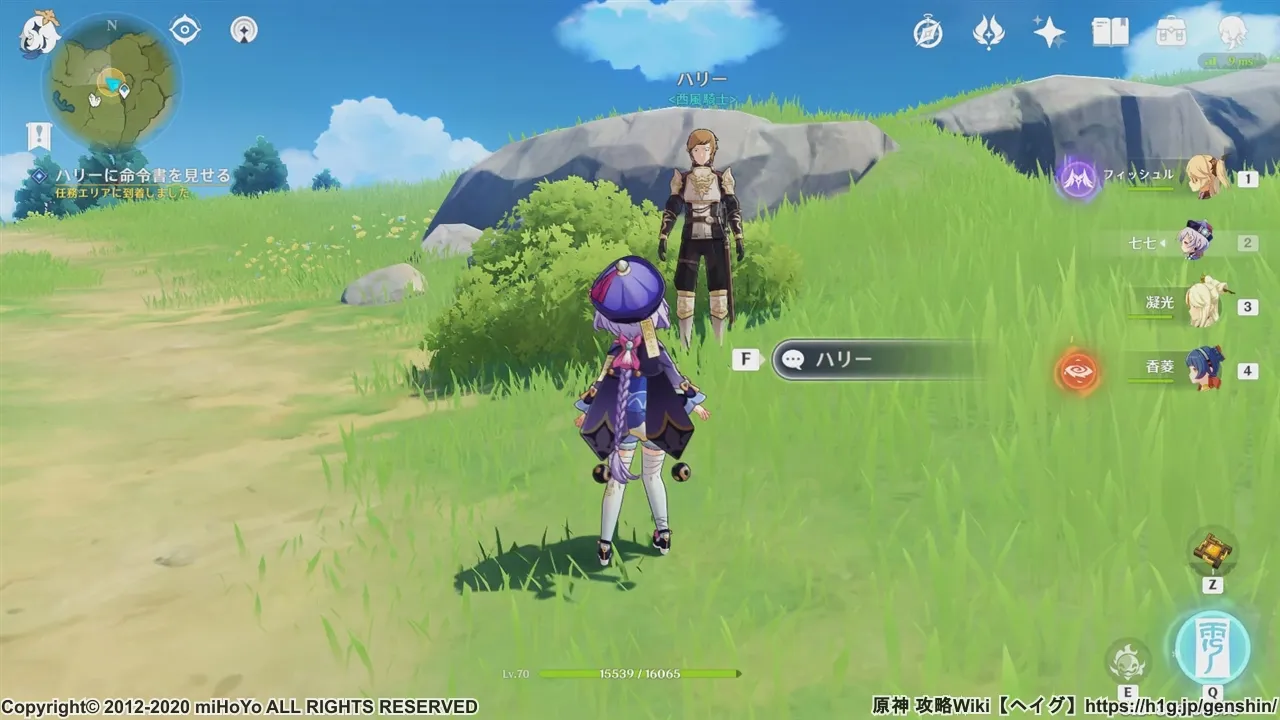
Task: Switch to party member 七七
Action: pyautogui.click(x=1195, y=242)
